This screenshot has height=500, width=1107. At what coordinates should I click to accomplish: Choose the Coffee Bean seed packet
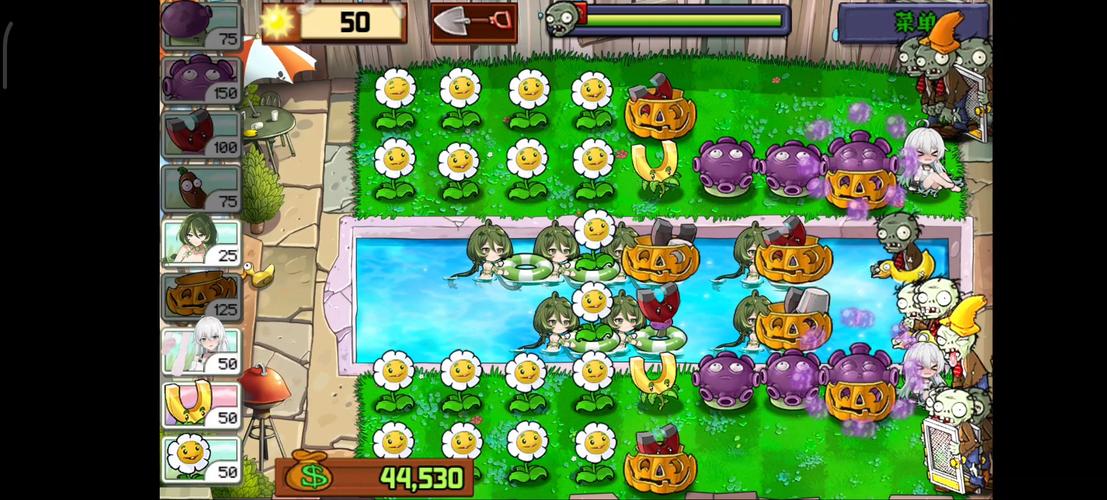(200, 188)
